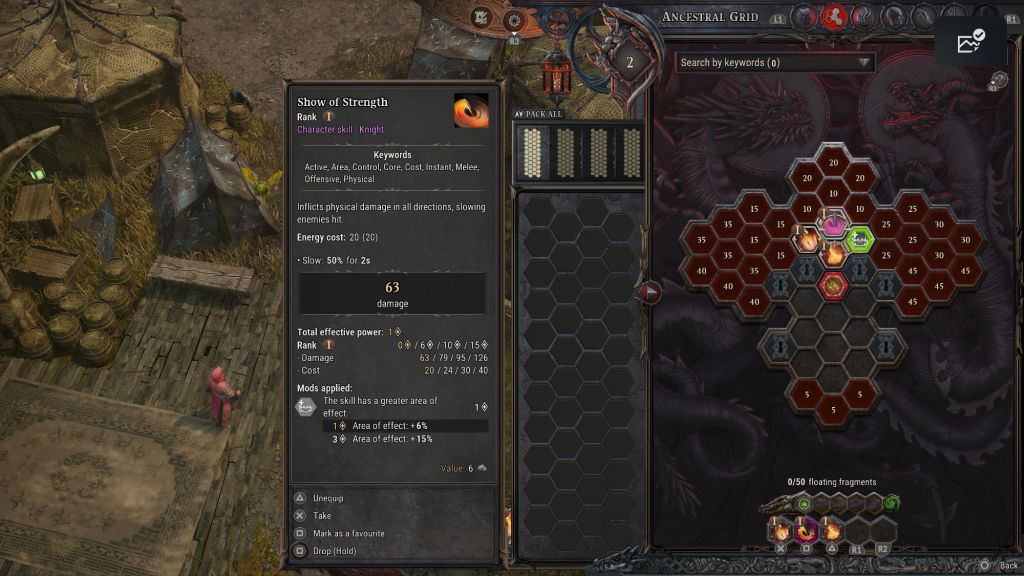Go back from the Ancestral Grid
Image resolution: width=1024 pixels, height=576 pixels.
click(x=999, y=565)
